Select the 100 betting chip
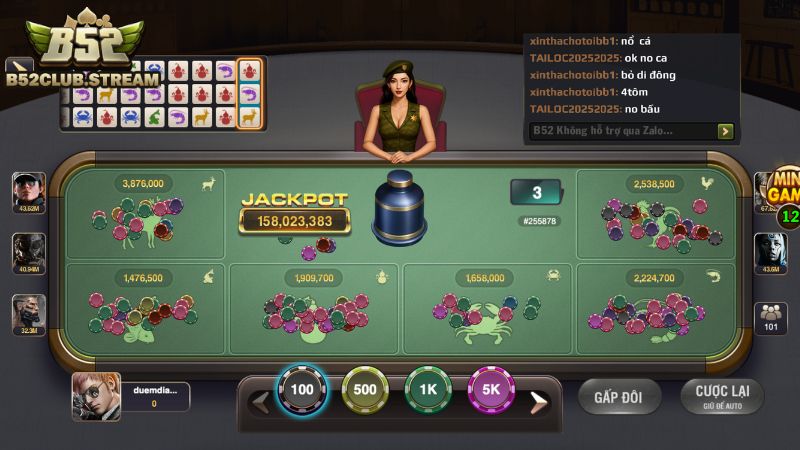 pyautogui.click(x=301, y=391)
